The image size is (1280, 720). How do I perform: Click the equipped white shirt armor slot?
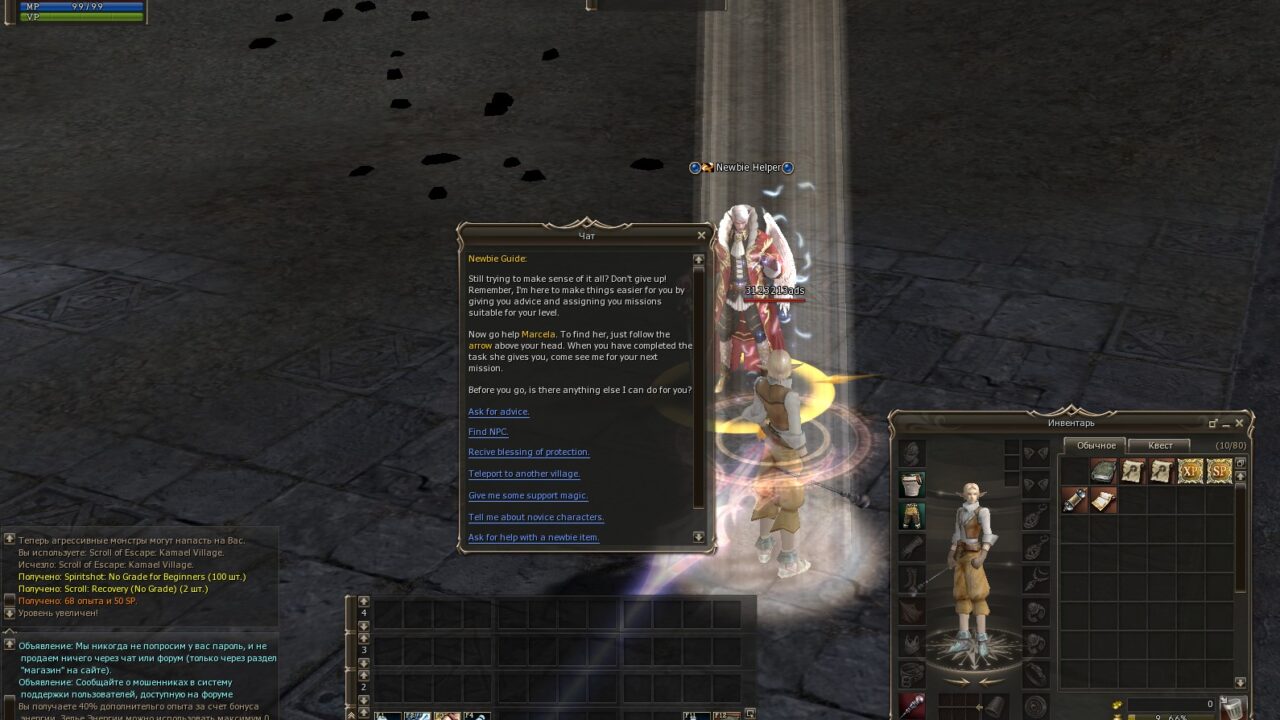911,485
